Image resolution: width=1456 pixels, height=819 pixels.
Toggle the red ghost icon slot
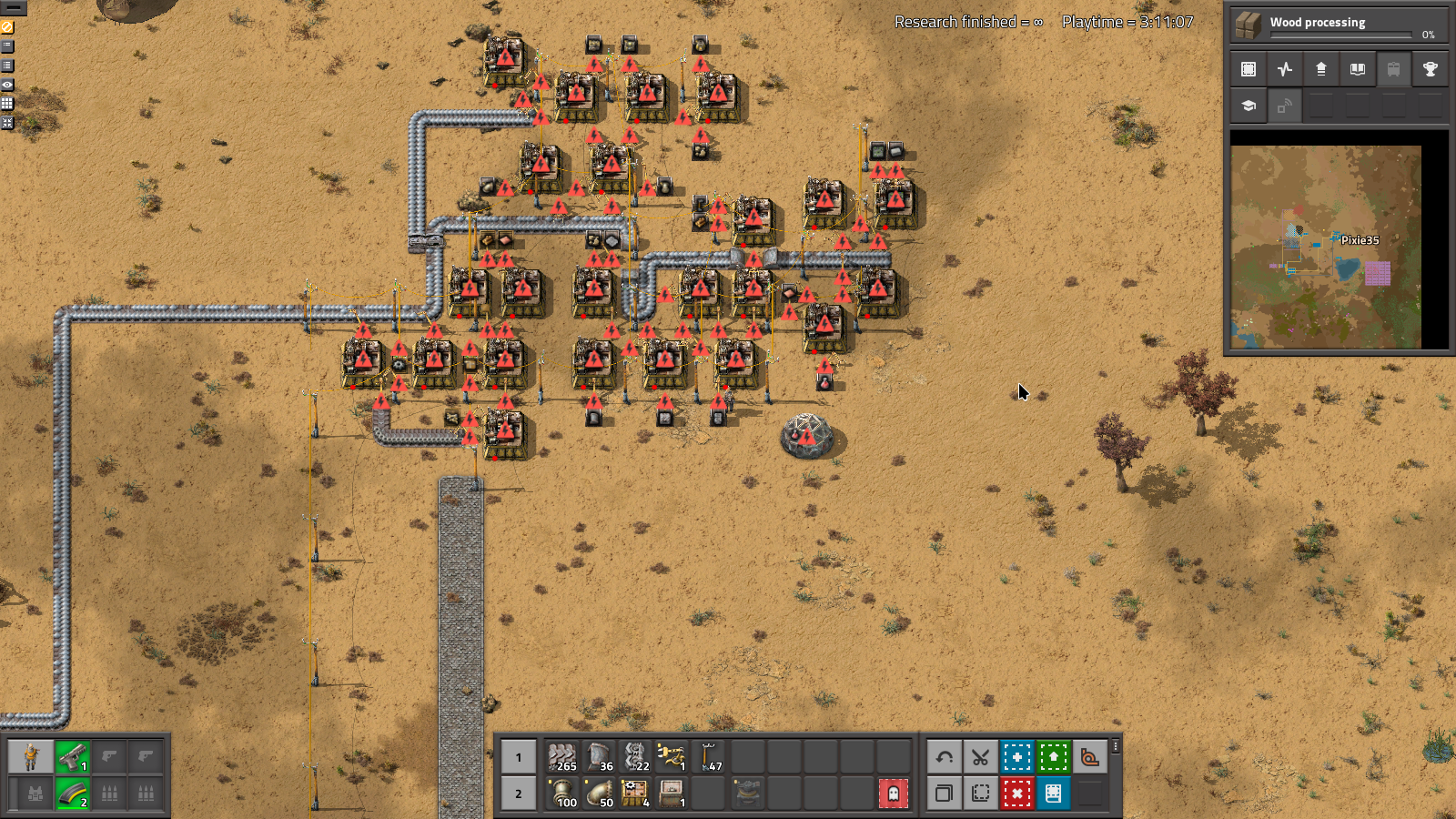coord(893,794)
